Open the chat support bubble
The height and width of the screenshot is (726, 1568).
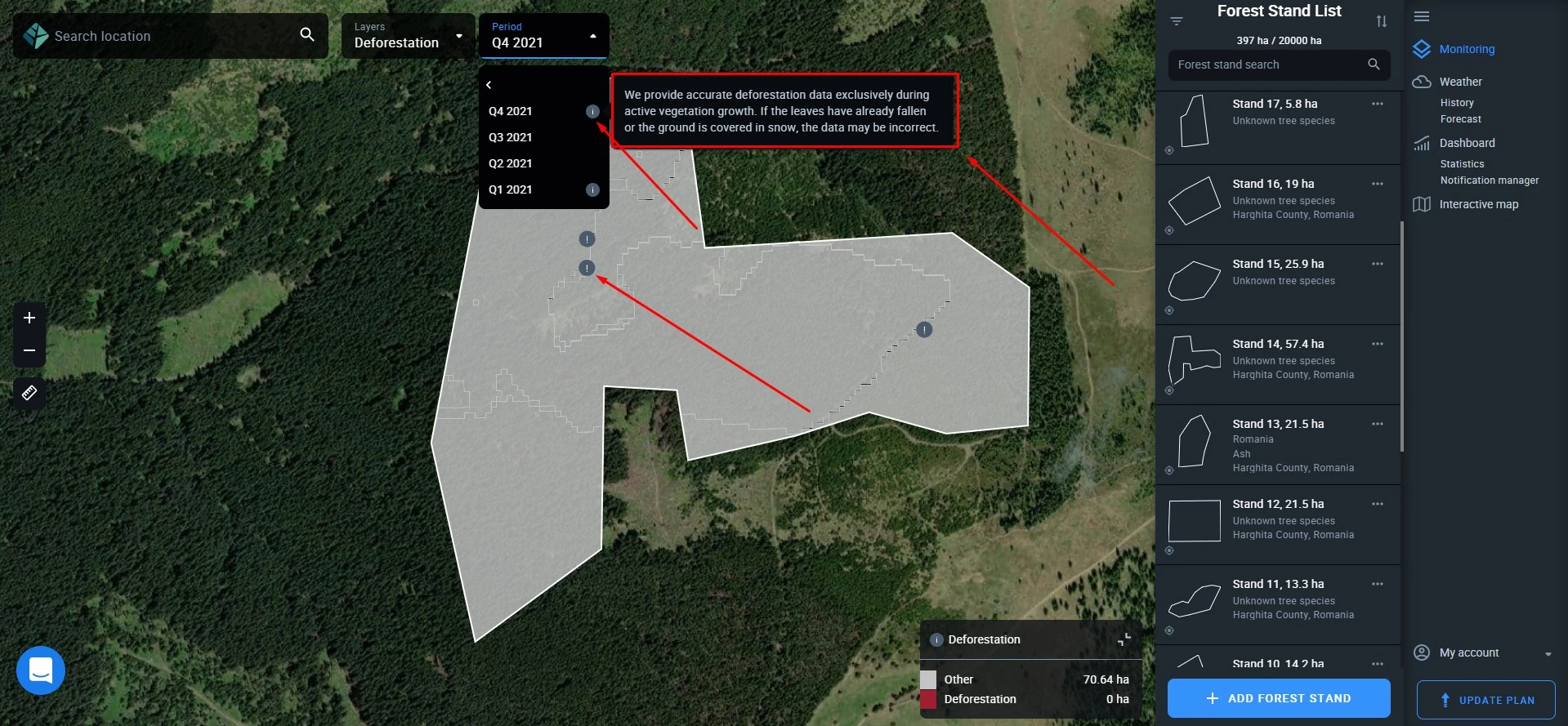pyautogui.click(x=41, y=670)
